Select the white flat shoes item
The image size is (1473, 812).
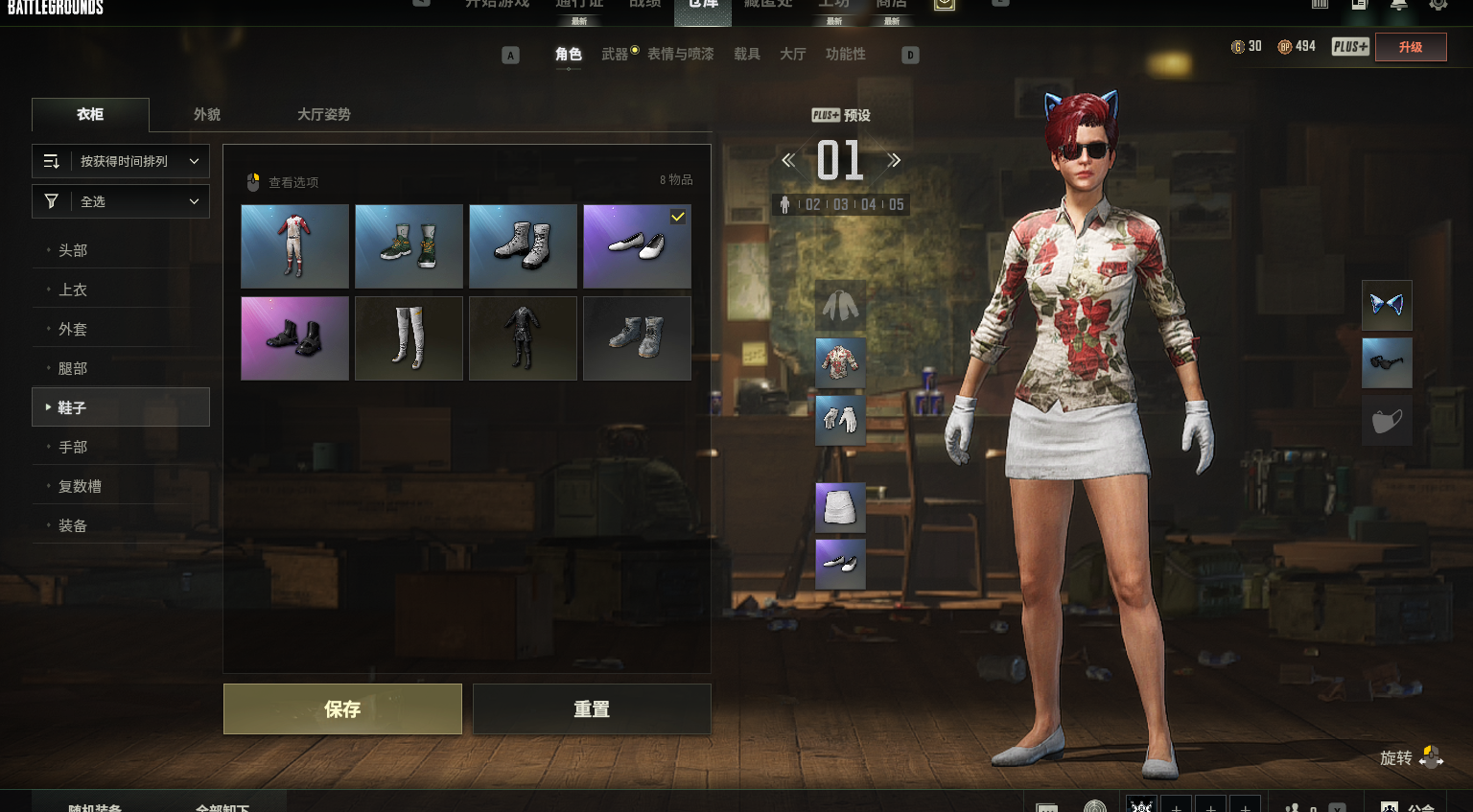[637, 246]
